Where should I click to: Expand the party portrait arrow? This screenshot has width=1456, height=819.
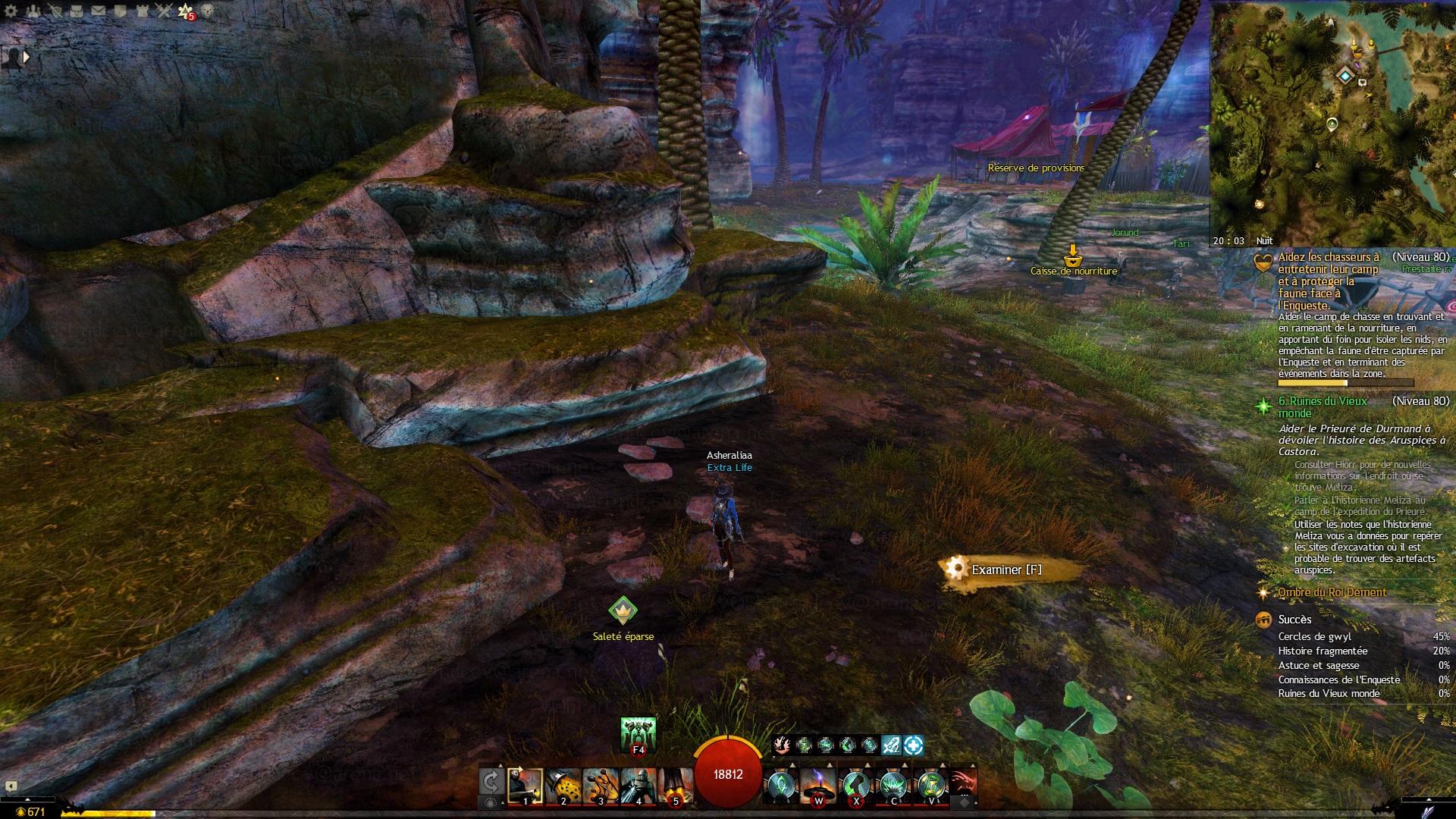27,57
